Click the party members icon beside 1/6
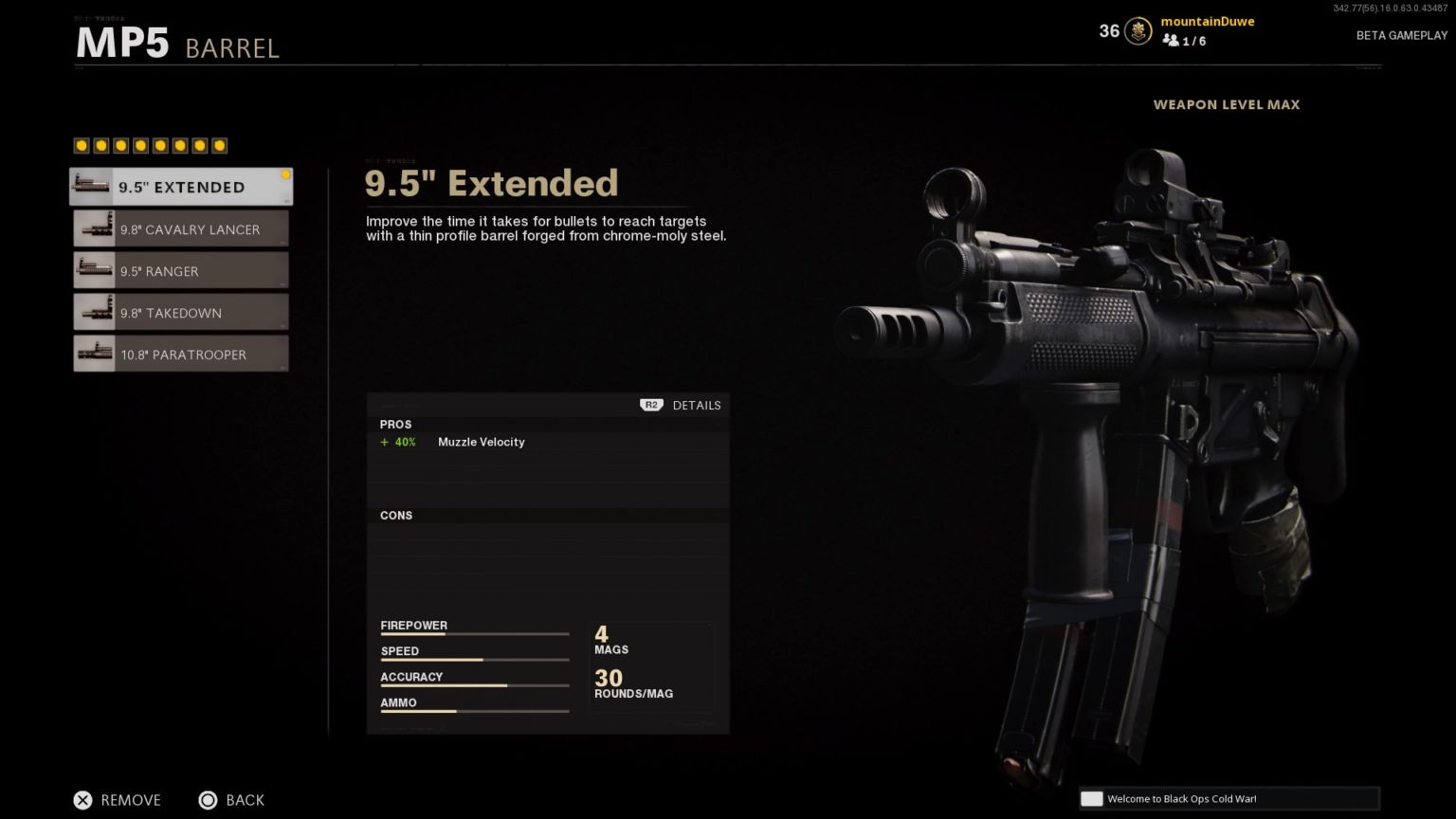 coord(1170,41)
